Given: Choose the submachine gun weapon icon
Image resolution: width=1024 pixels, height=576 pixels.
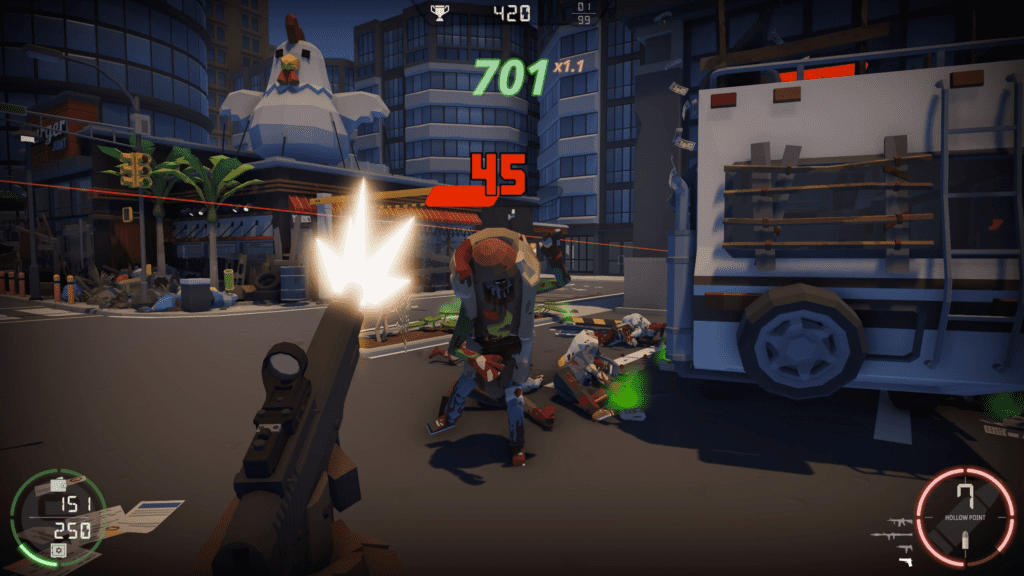Looking at the screenshot, I should coord(906,548).
